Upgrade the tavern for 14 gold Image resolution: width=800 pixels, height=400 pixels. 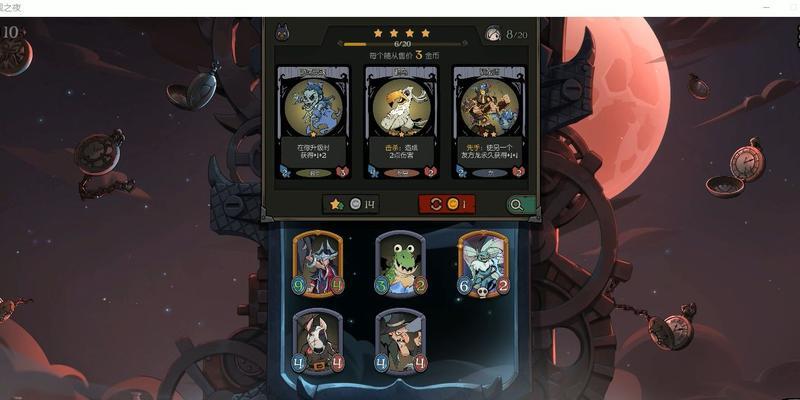click(x=351, y=204)
